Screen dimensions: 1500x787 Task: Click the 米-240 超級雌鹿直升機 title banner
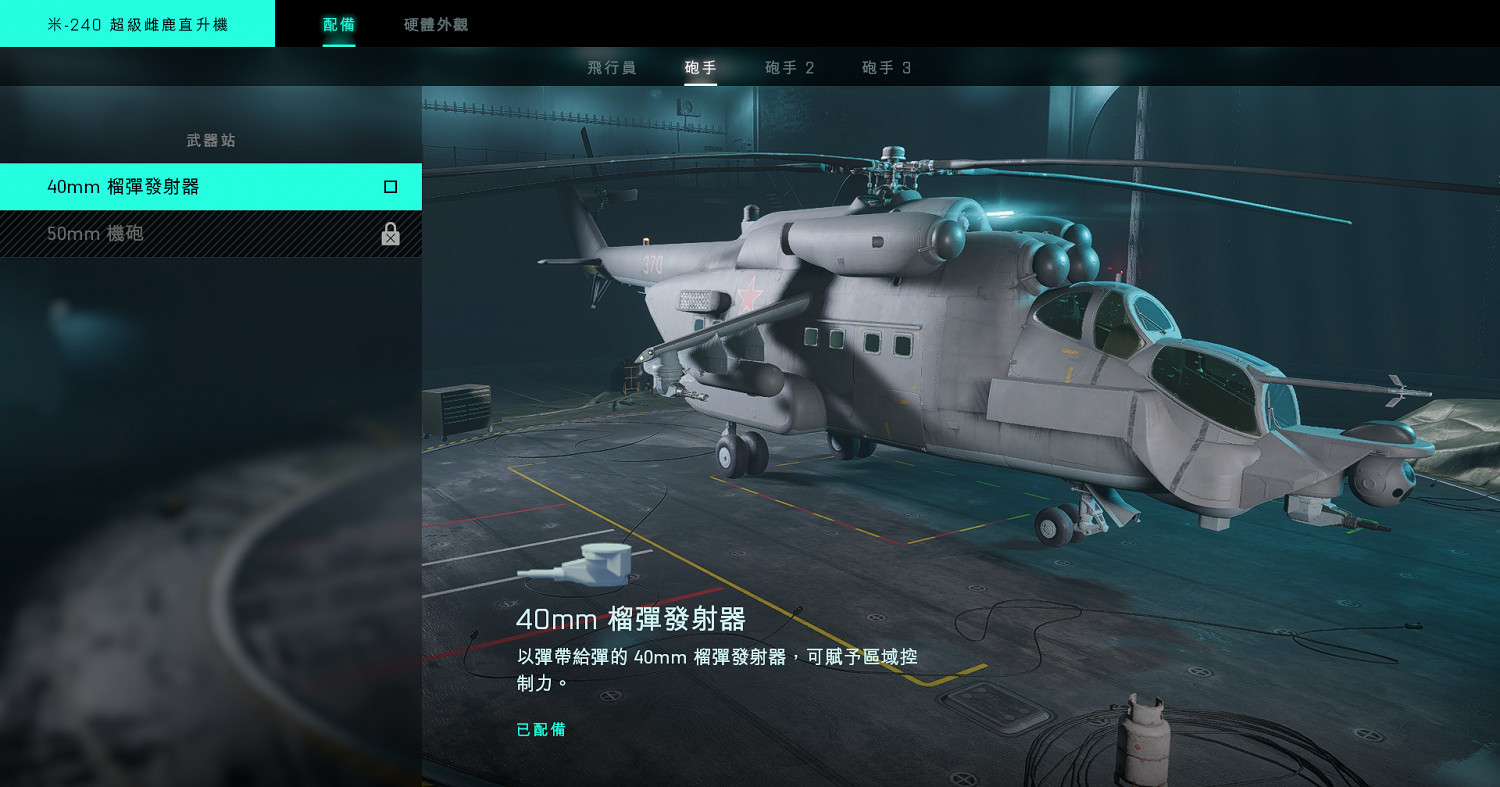click(138, 23)
